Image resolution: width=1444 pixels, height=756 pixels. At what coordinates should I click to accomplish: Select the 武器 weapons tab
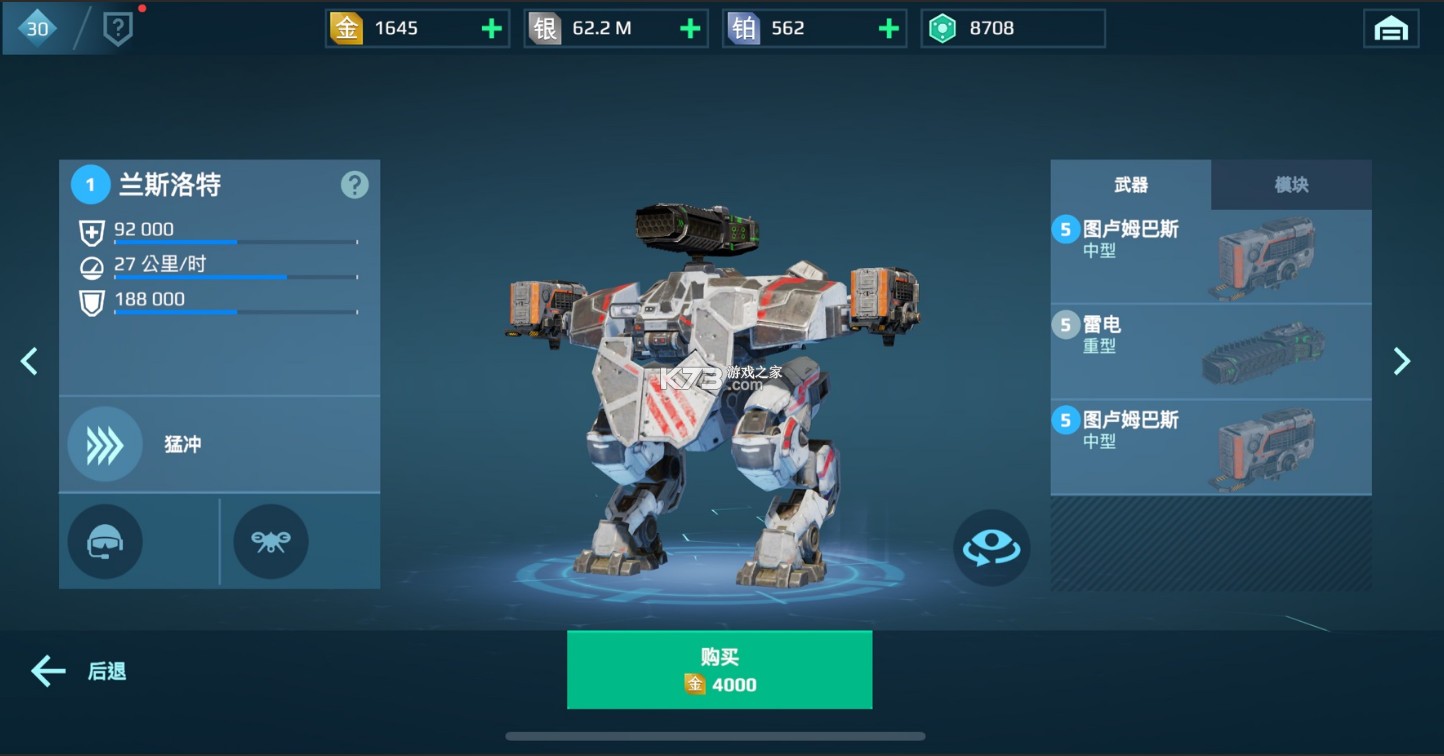click(1131, 185)
